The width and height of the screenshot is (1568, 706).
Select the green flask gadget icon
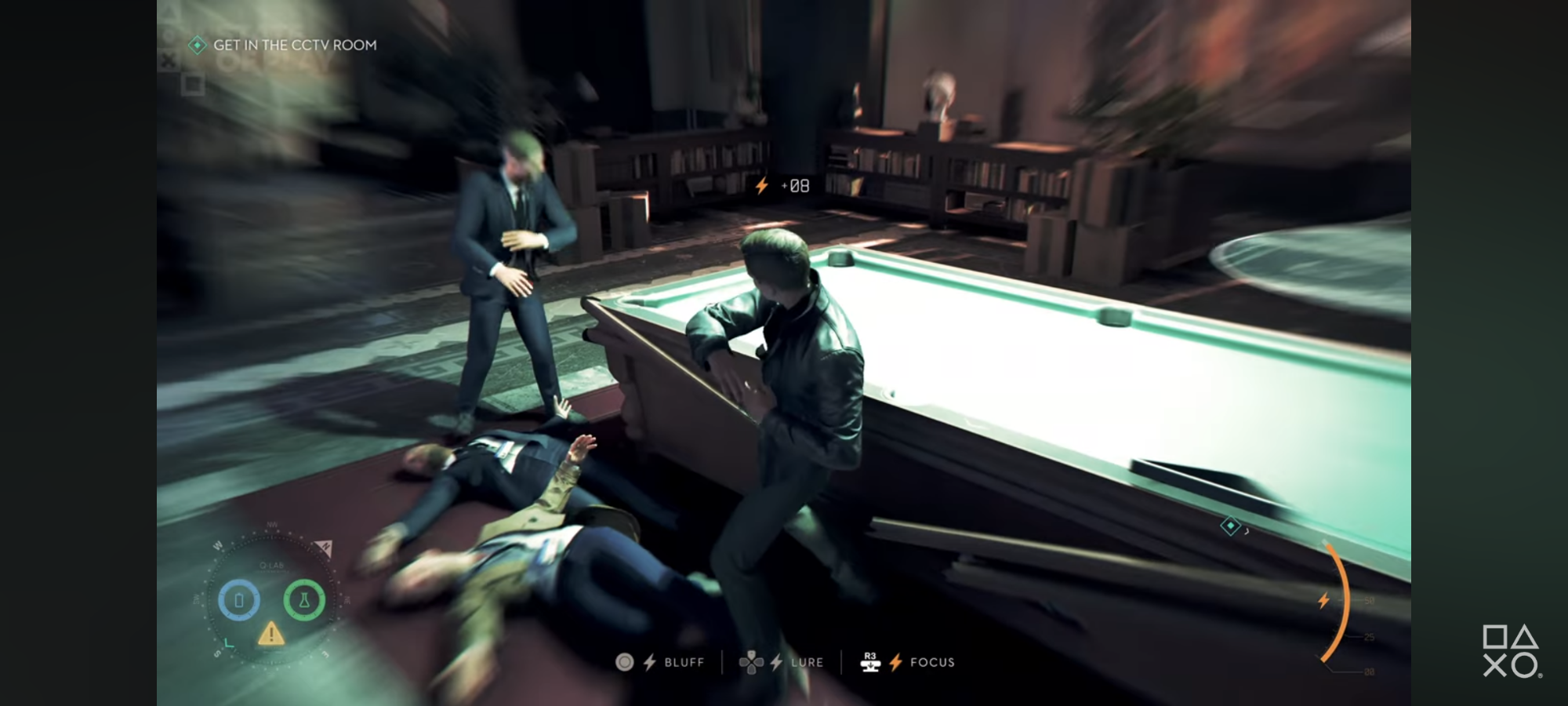coord(304,601)
